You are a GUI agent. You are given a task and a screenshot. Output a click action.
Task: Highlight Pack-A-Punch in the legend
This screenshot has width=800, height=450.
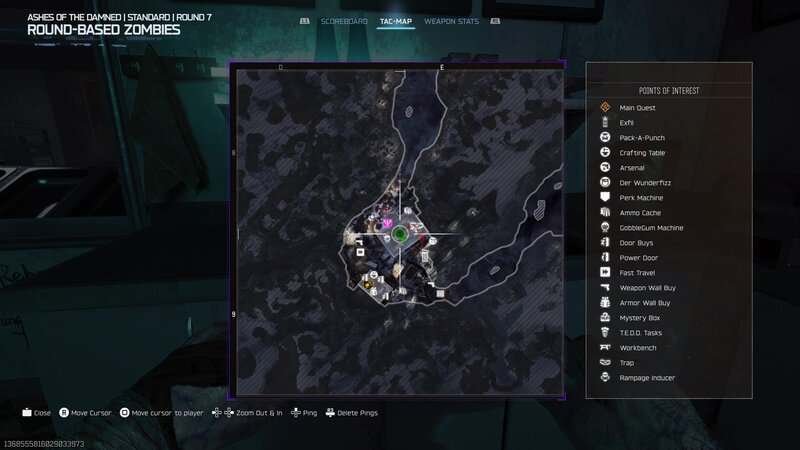[x=642, y=138]
